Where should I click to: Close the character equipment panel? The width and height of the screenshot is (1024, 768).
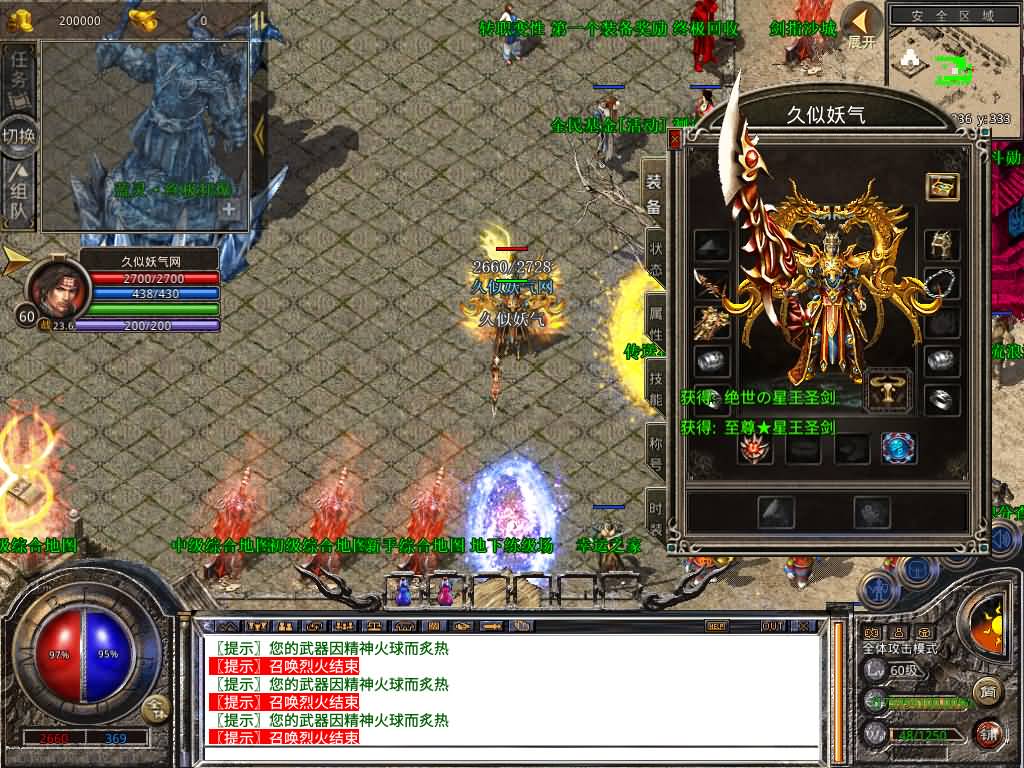(675, 141)
